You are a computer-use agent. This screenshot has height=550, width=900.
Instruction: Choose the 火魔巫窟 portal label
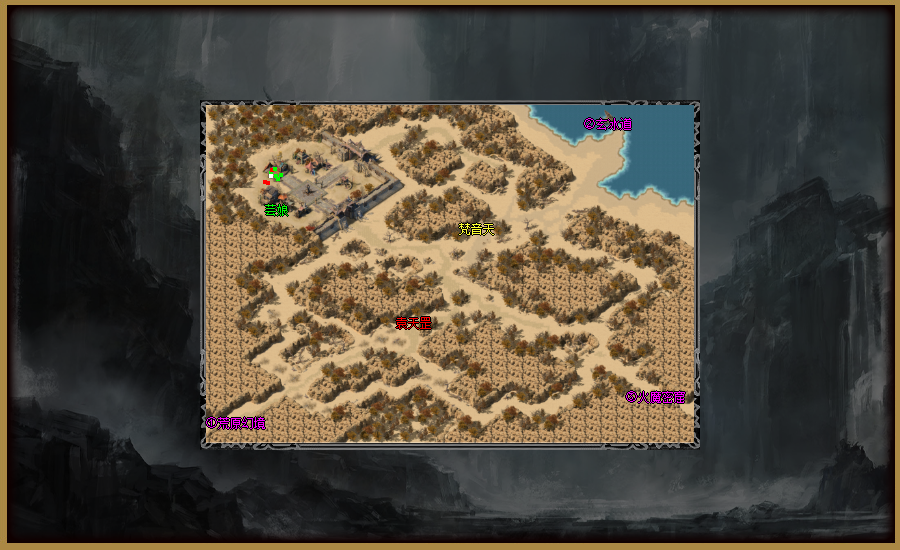[x=655, y=397]
